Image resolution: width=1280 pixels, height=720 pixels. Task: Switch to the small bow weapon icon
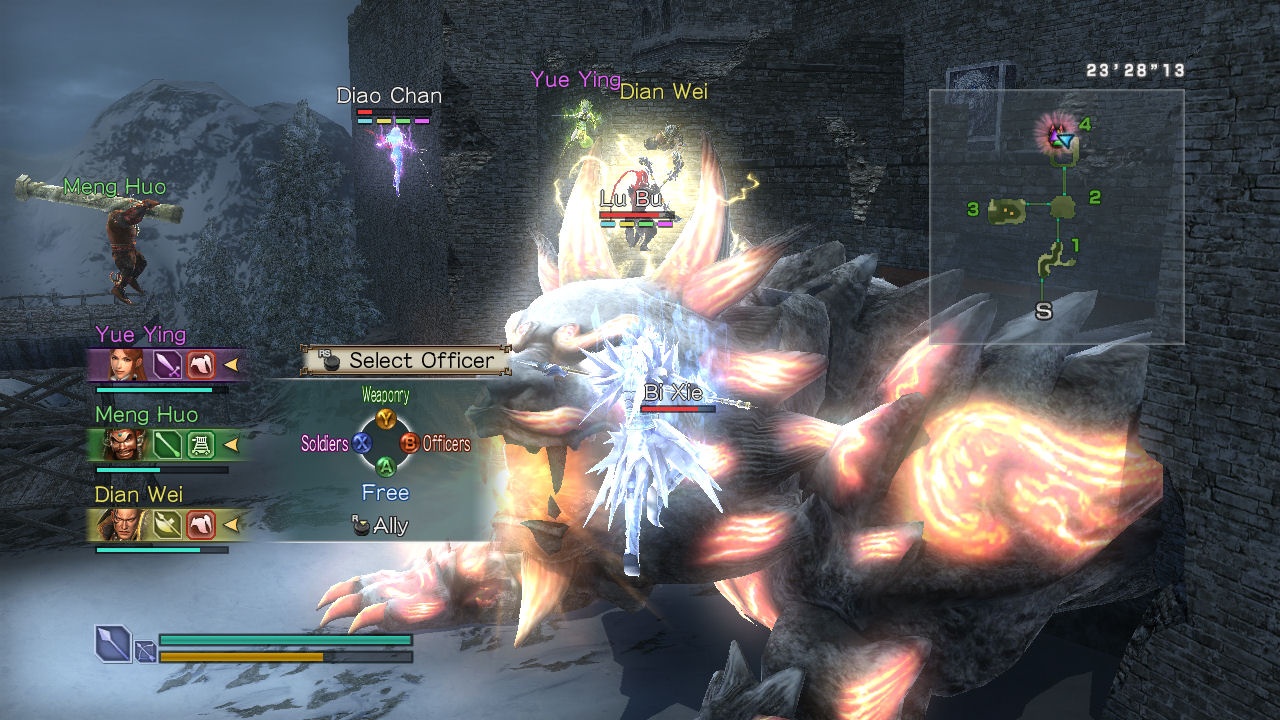pyautogui.click(x=145, y=653)
